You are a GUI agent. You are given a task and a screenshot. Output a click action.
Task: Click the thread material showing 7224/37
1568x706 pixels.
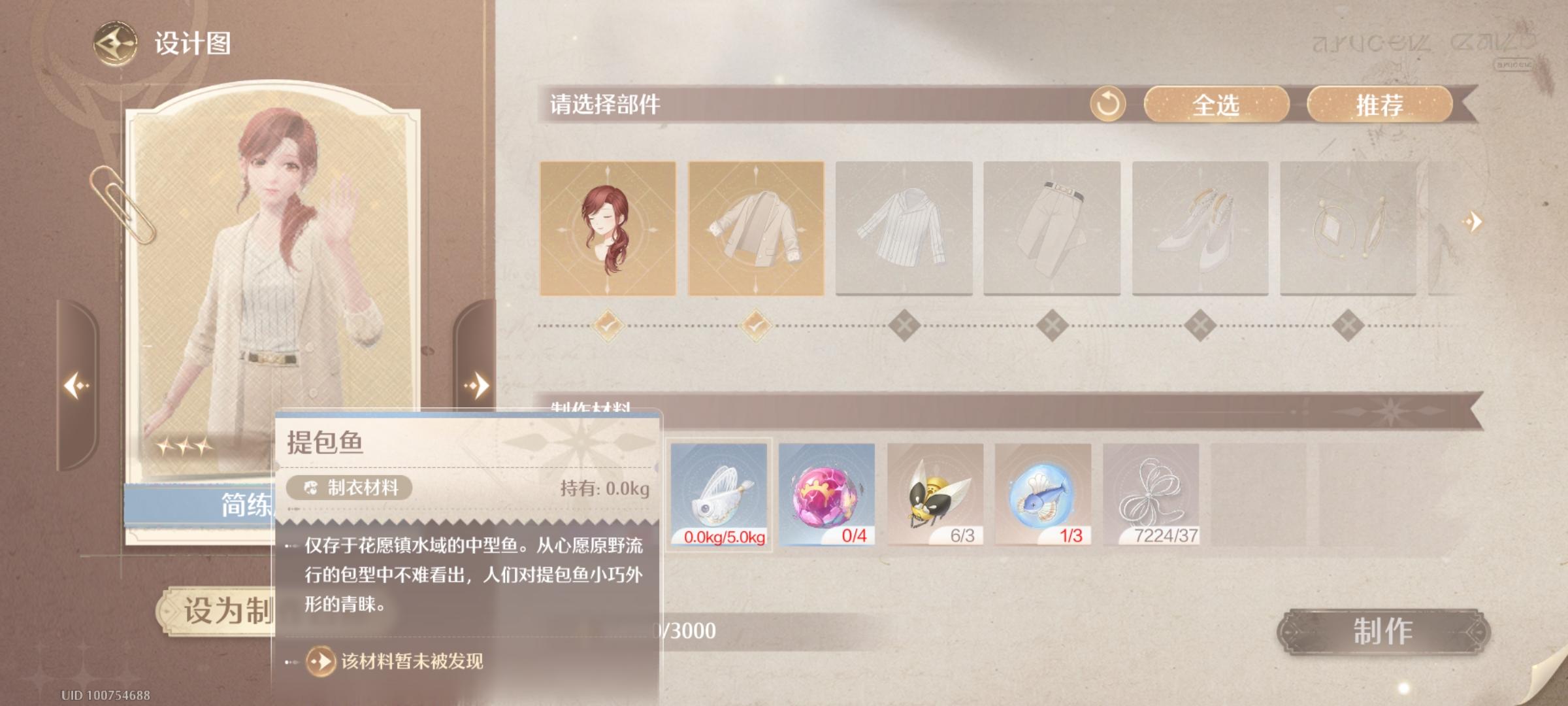[x=1151, y=495]
